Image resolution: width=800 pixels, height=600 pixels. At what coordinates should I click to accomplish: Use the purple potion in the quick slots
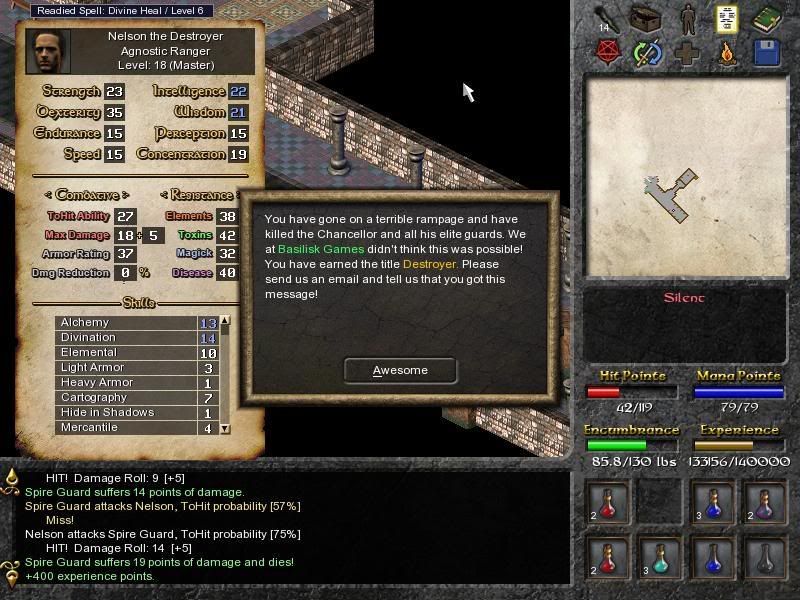coord(765,502)
